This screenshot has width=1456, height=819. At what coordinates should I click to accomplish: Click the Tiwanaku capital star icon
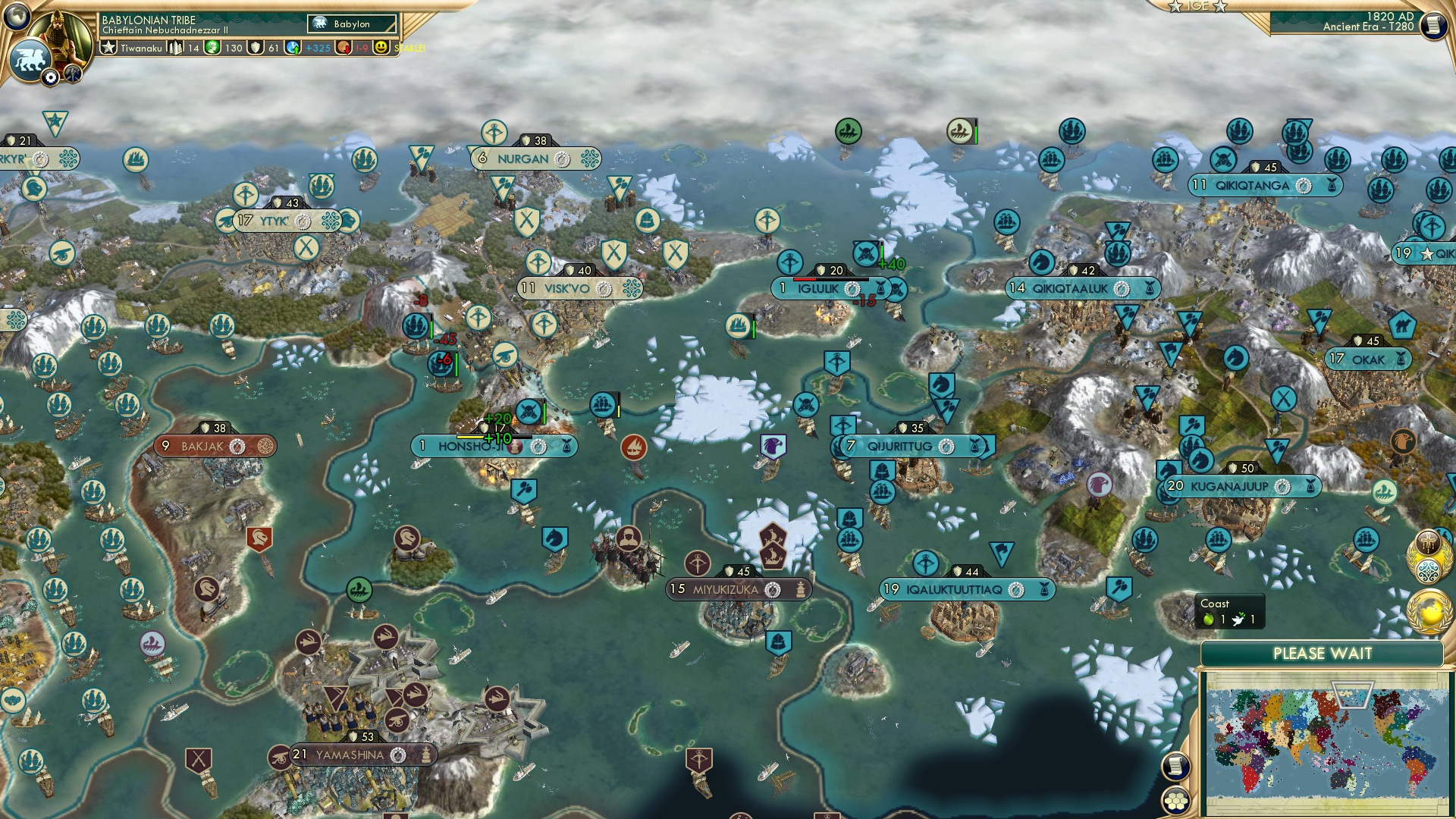pyautogui.click(x=109, y=48)
